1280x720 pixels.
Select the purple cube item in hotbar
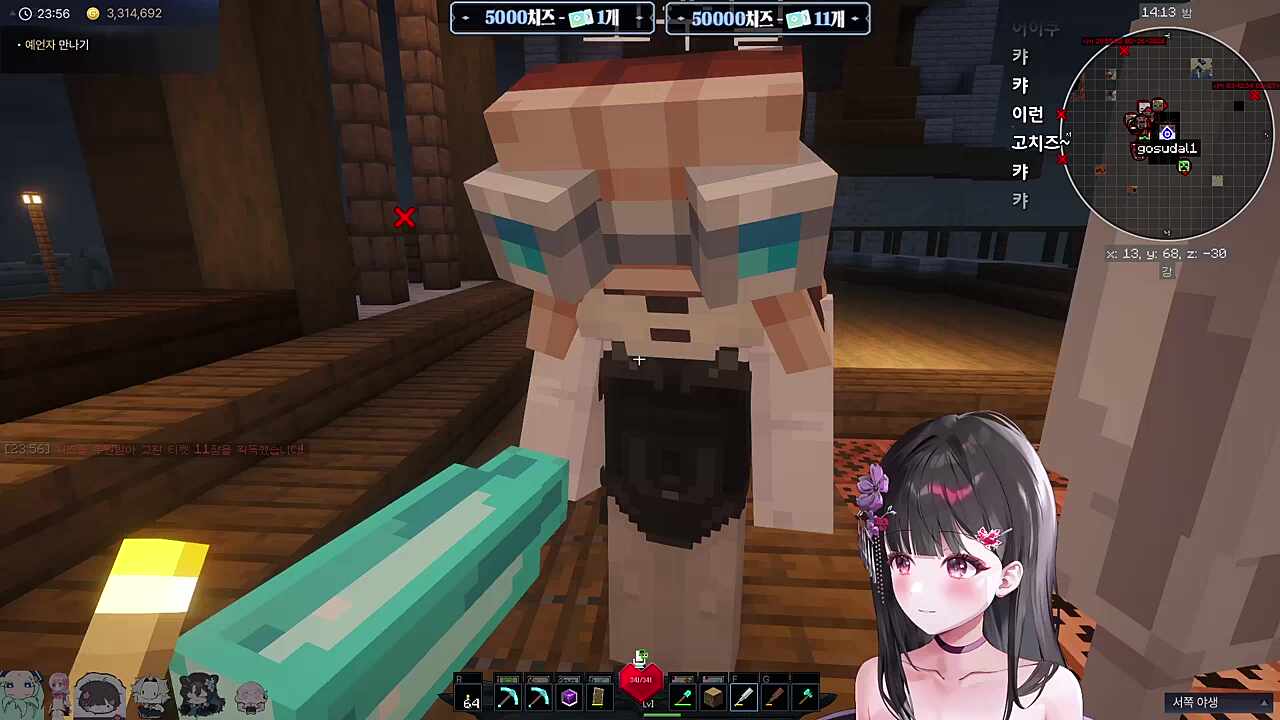[568, 695]
